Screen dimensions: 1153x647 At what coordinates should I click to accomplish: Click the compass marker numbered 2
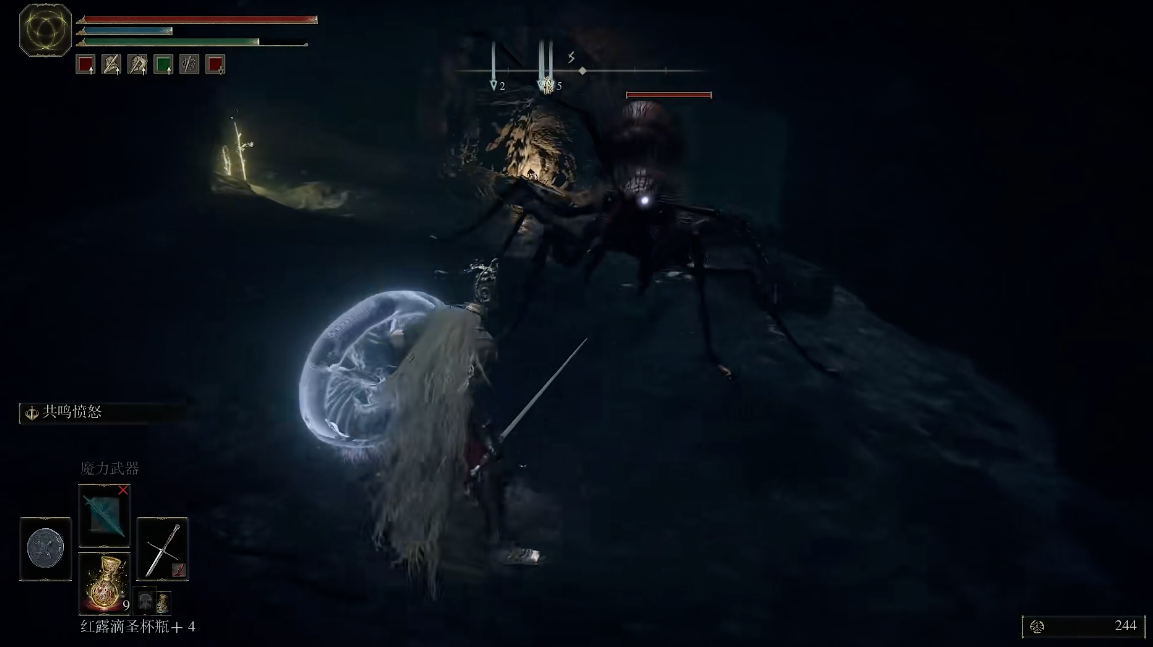point(493,85)
